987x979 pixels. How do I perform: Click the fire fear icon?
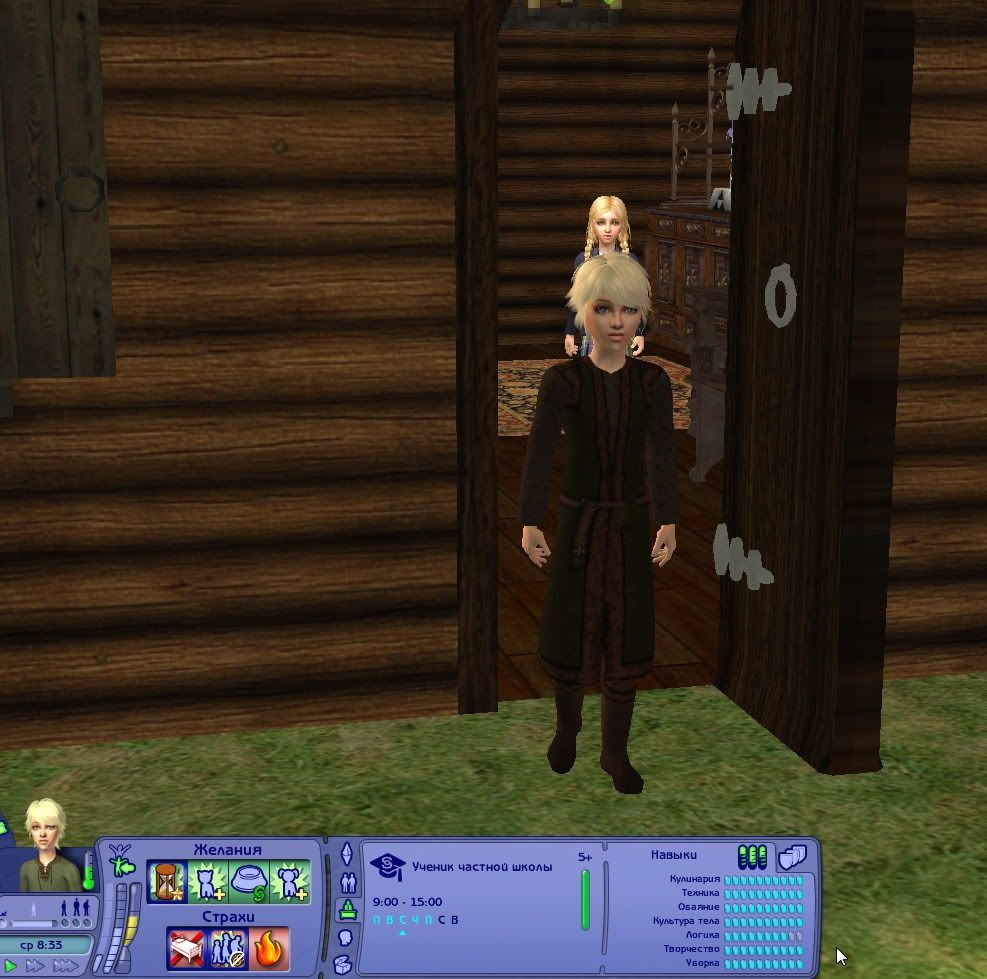tap(270, 947)
